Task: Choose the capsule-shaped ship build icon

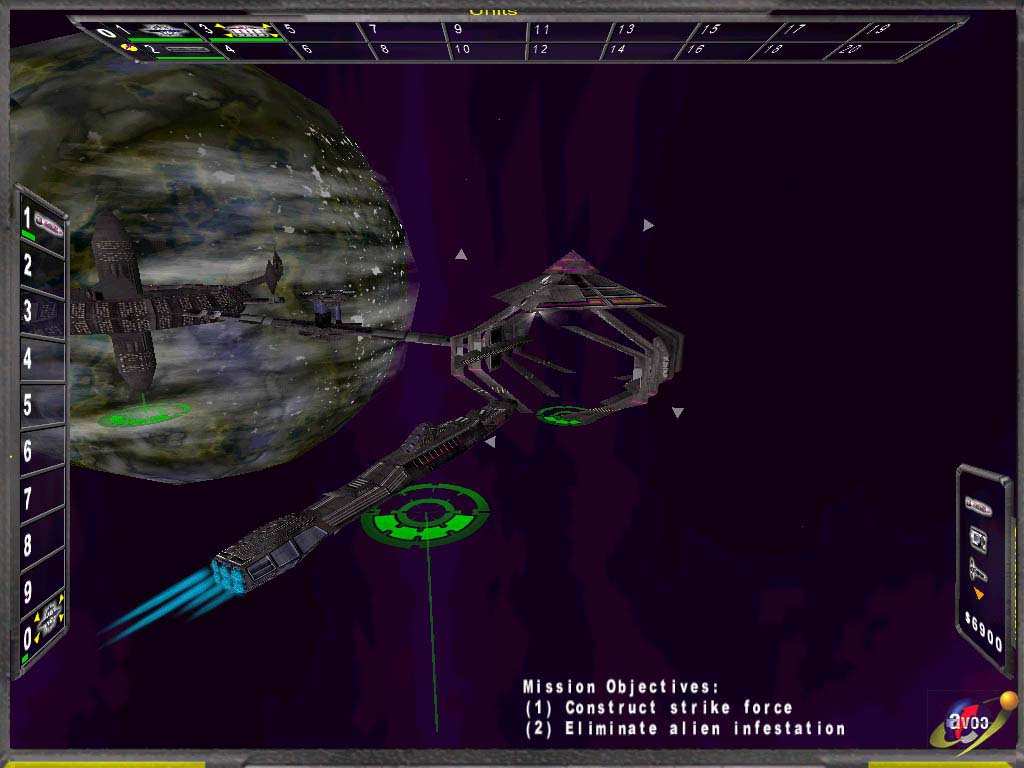Action: pos(977,507)
